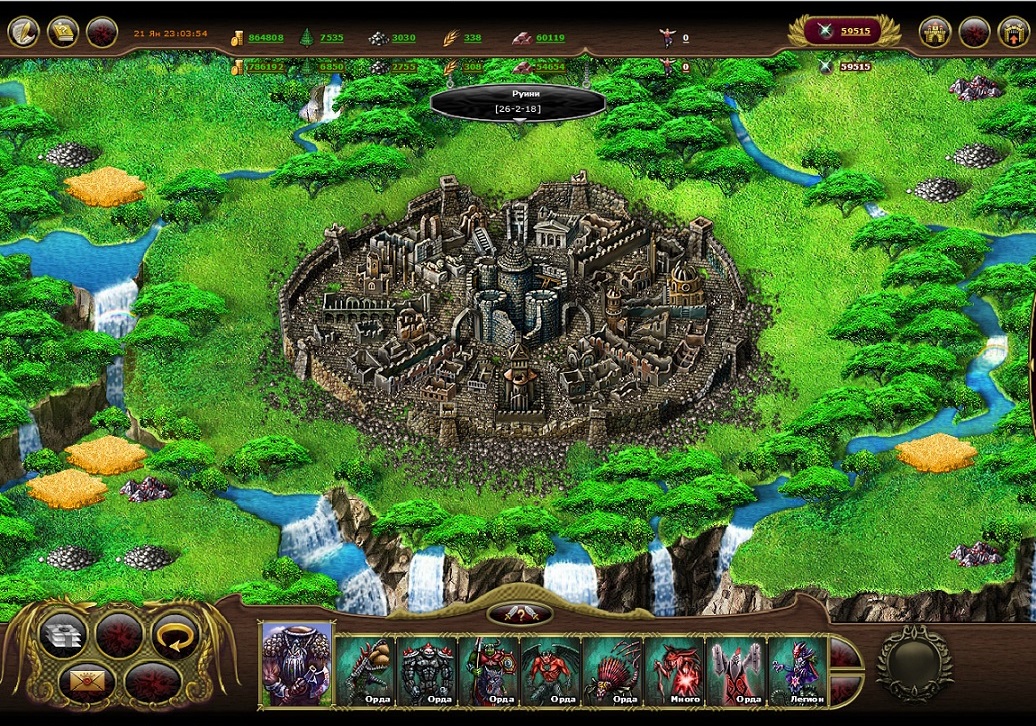Click the question mark and sword button
This screenshot has height=726, width=1036.
520,614
